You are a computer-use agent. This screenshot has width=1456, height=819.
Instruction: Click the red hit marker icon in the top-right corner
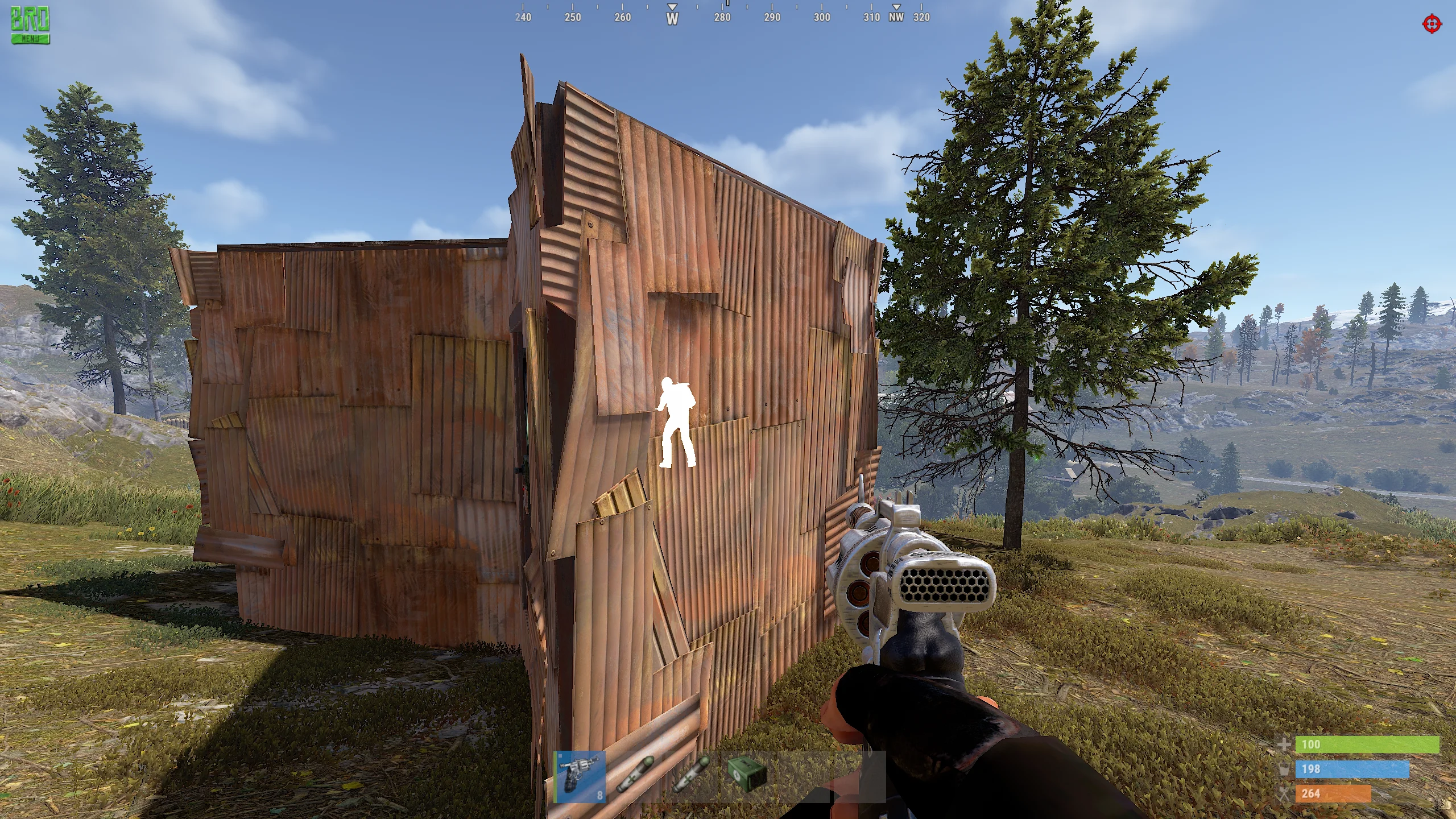[1433, 24]
